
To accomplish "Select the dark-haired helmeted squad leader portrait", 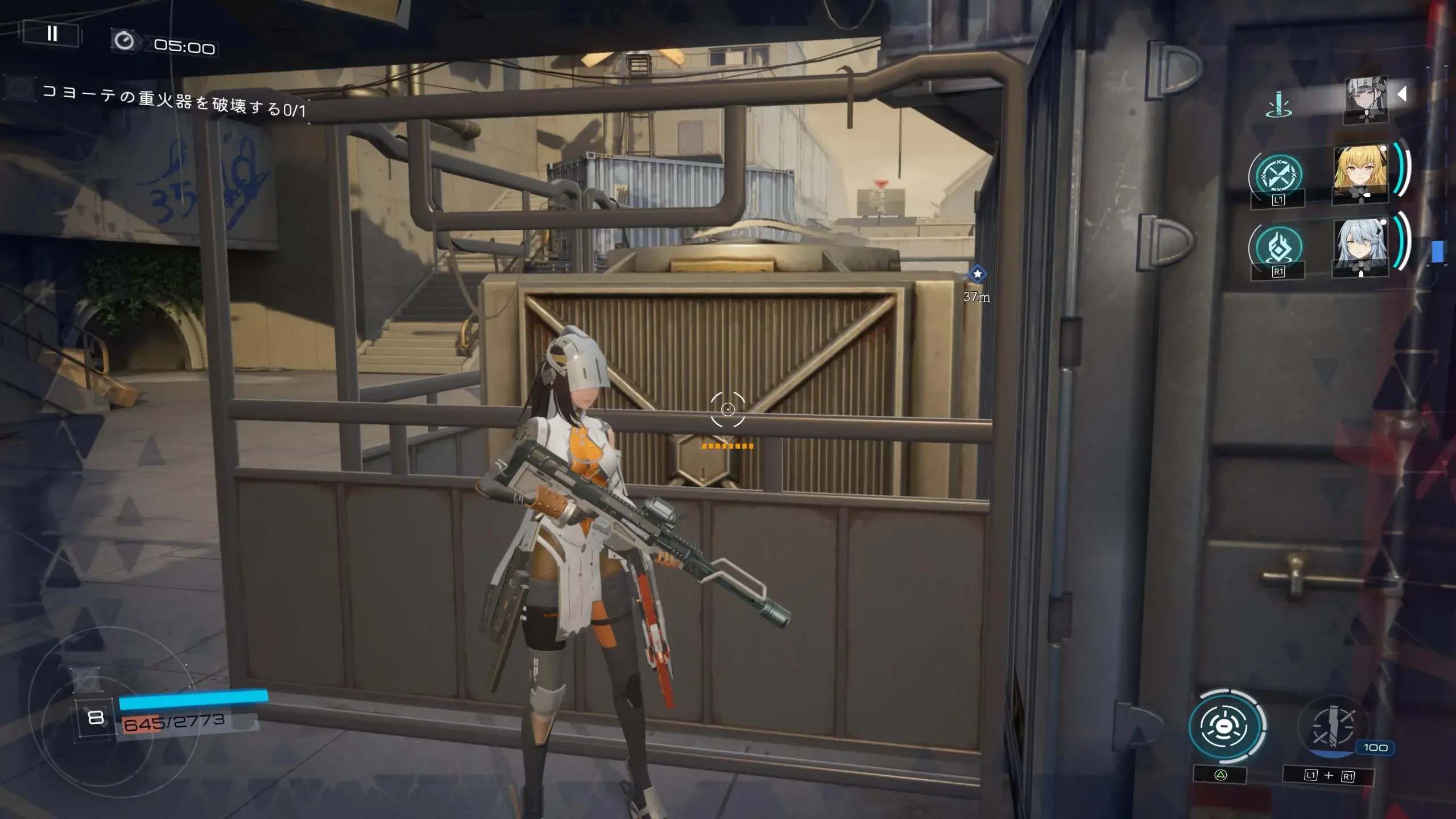I will 1366,99.
